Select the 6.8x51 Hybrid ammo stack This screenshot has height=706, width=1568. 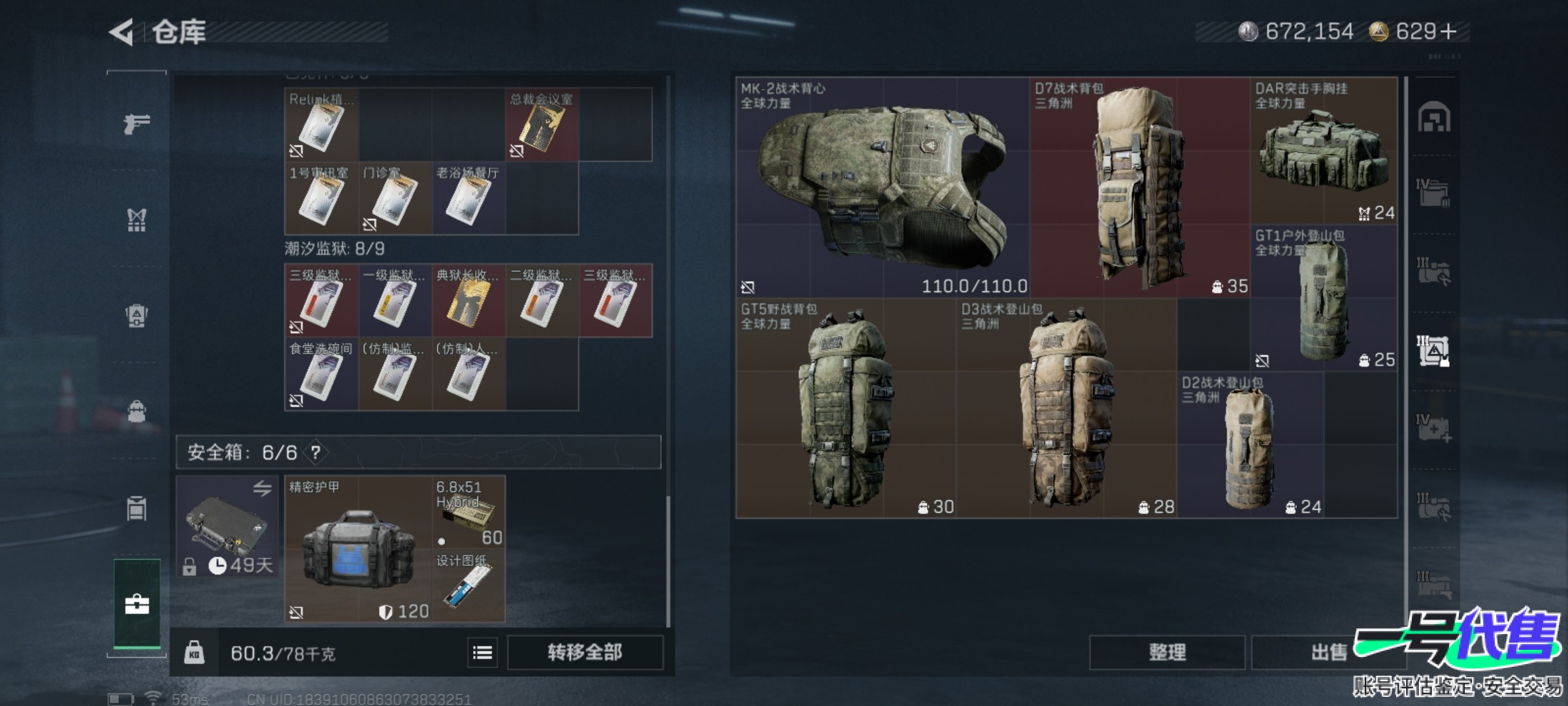pyautogui.click(x=468, y=513)
